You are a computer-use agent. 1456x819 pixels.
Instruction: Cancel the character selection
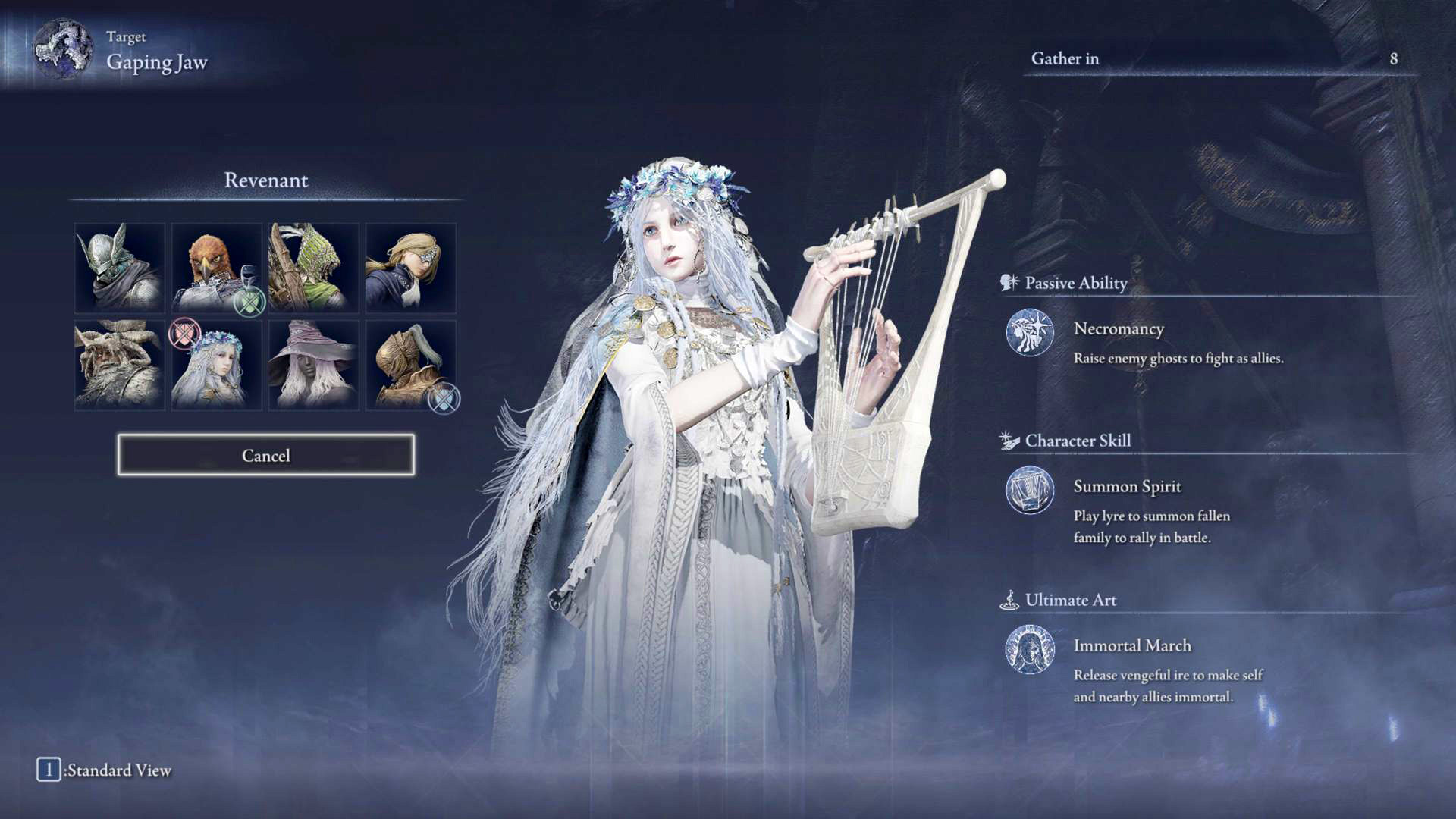point(265,455)
